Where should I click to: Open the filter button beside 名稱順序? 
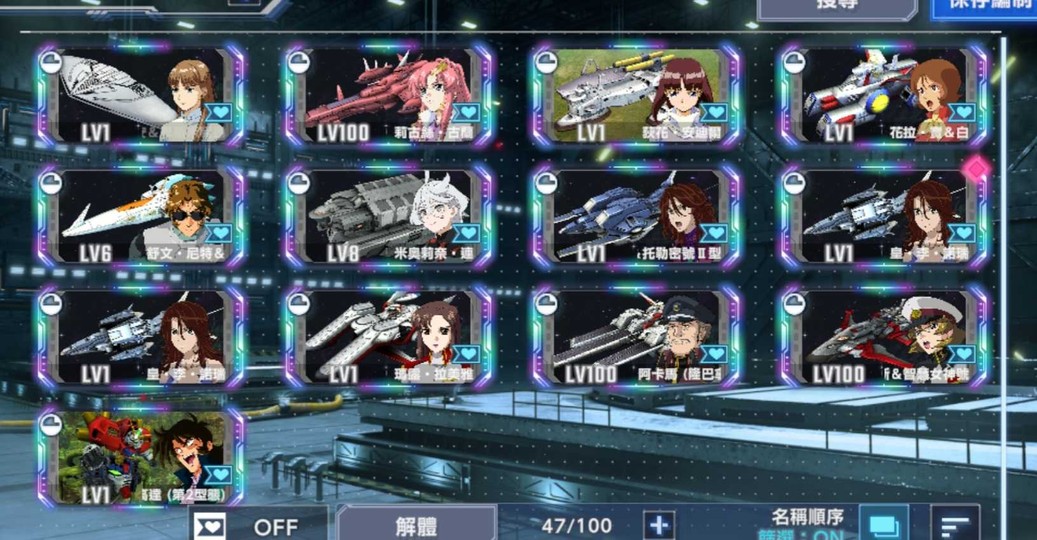[x=883, y=525]
